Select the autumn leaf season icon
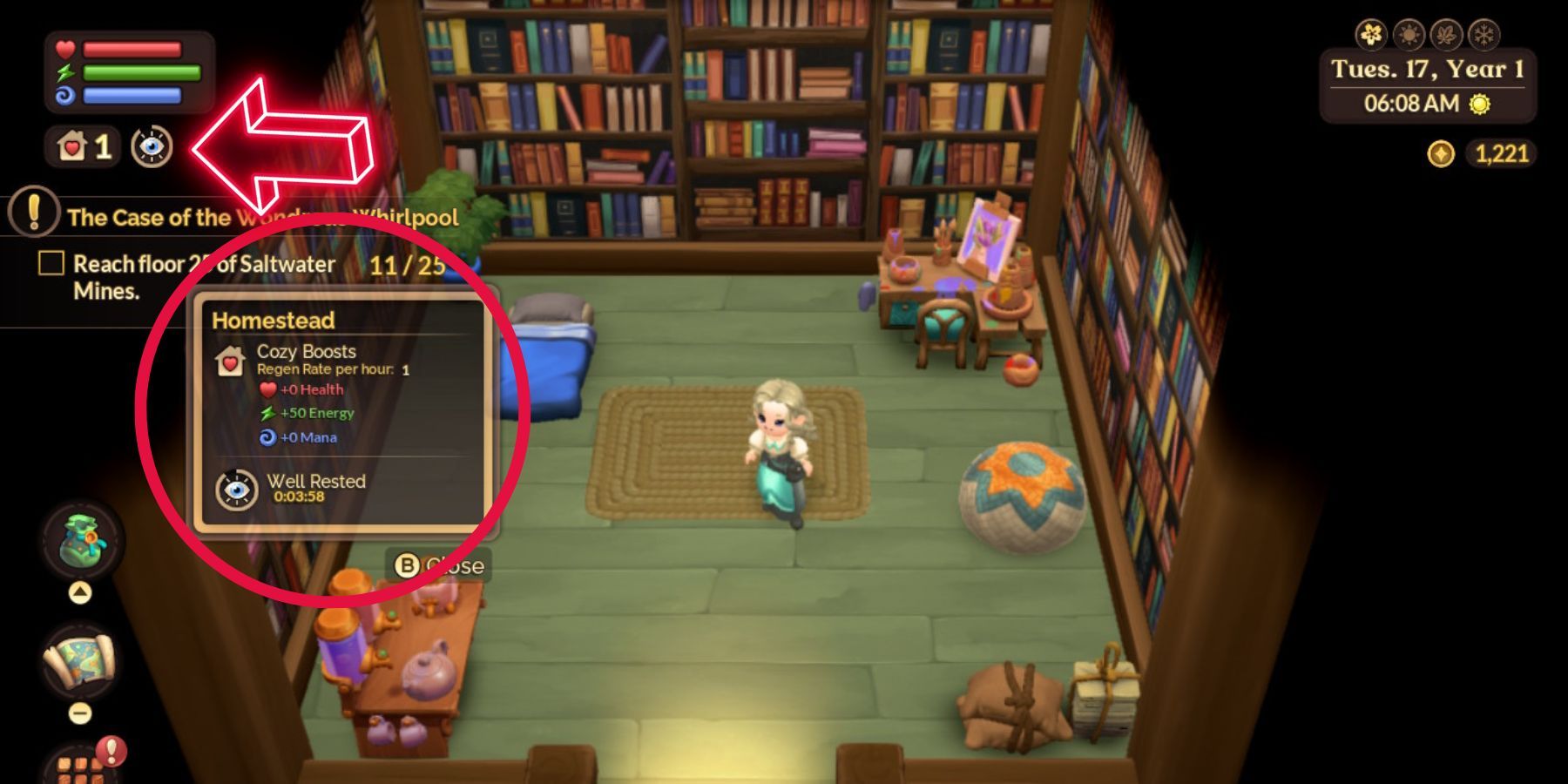This screenshot has height=784, width=1568. coord(1447,35)
